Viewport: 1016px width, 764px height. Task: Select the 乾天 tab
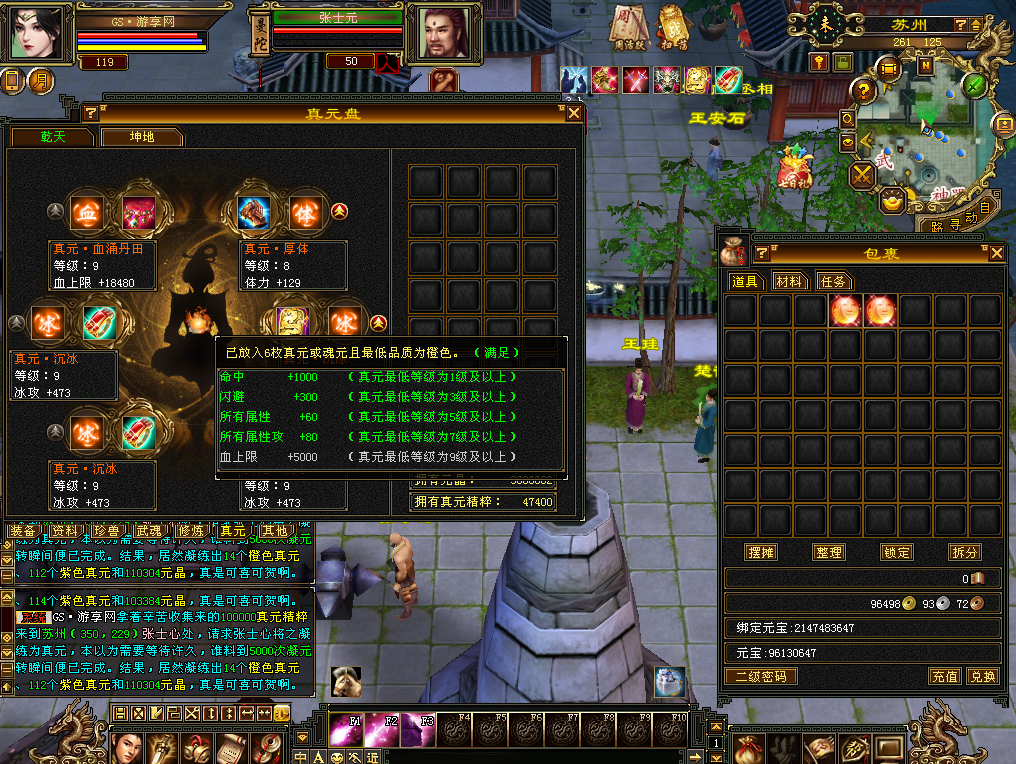click(52, 137)
